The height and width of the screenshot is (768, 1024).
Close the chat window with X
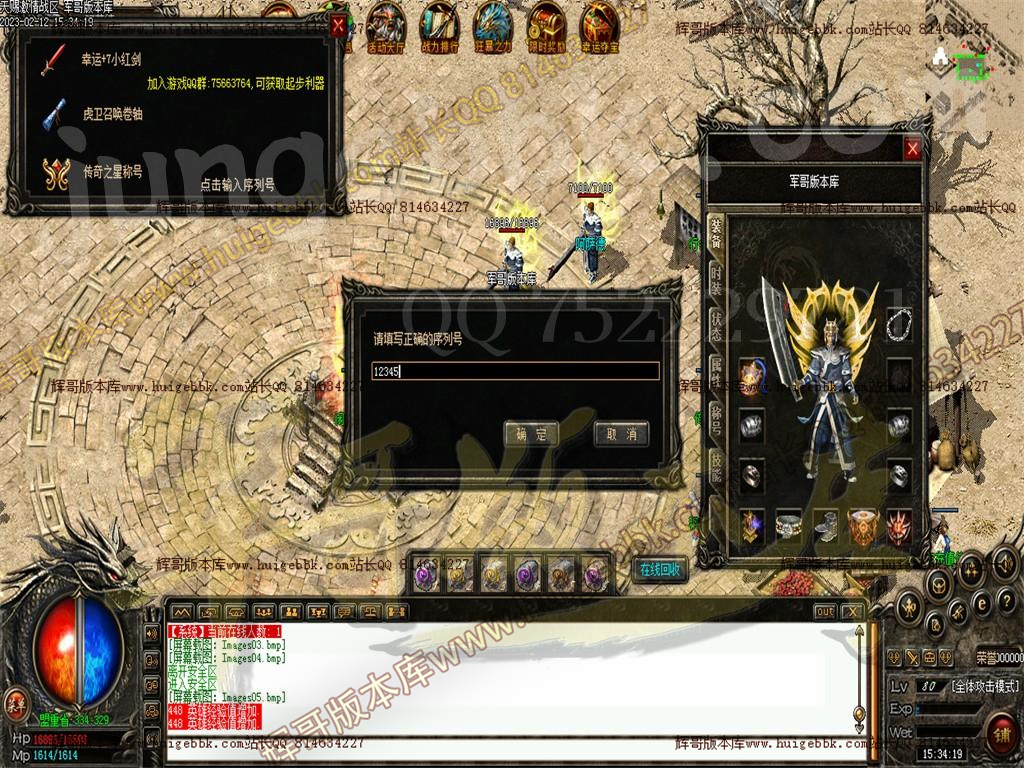[x=852, y=611]
